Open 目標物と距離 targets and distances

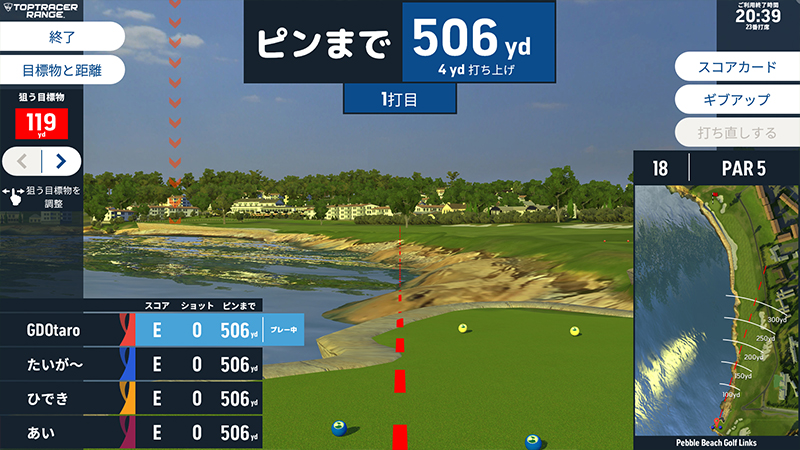60,71
